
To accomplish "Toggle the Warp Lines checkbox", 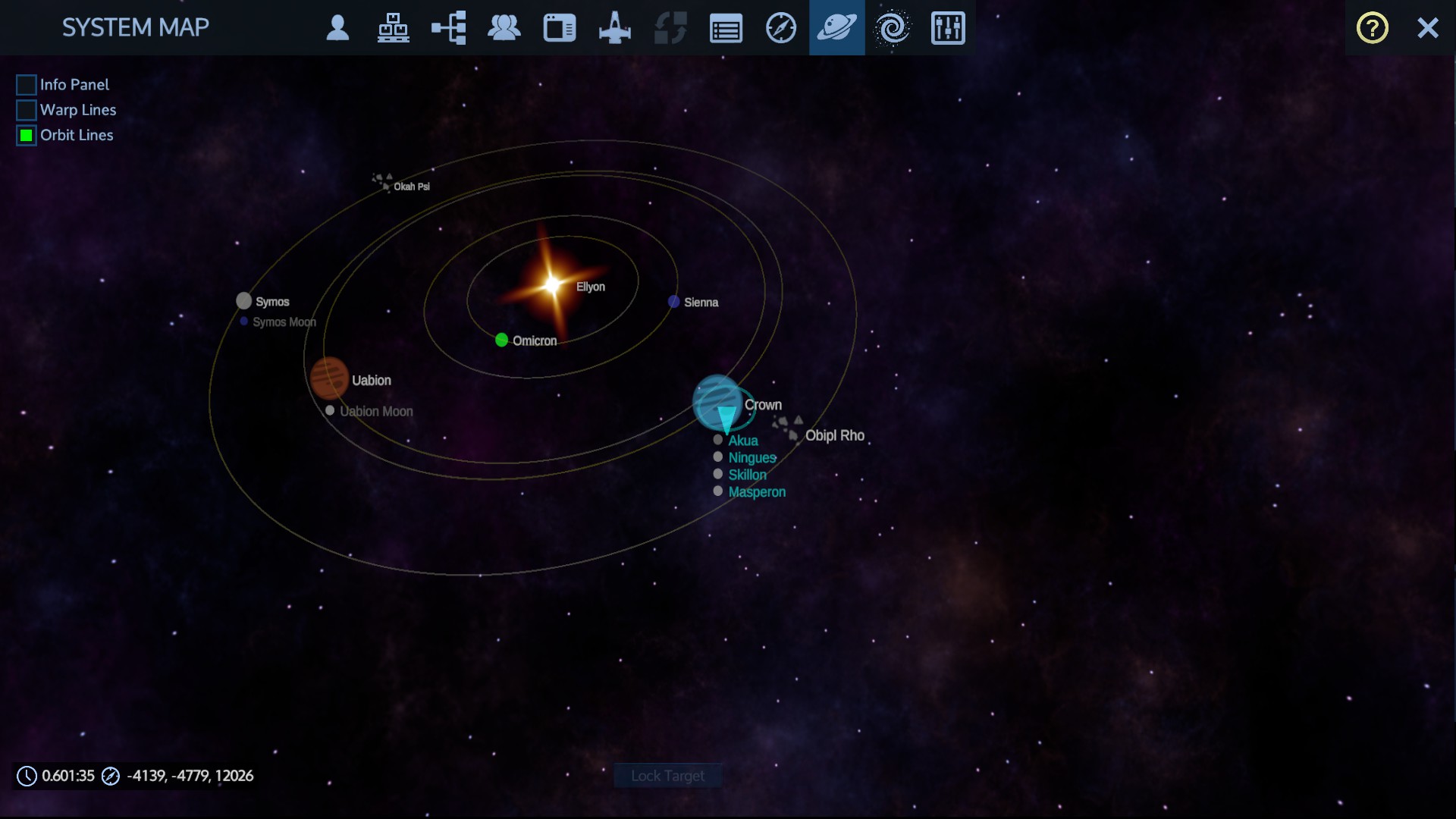I will coord(27,110).
